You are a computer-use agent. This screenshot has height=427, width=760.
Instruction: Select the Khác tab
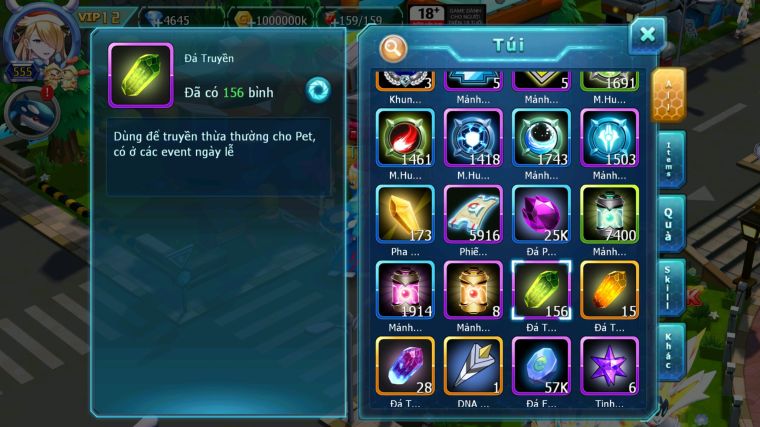coord(671,350)
